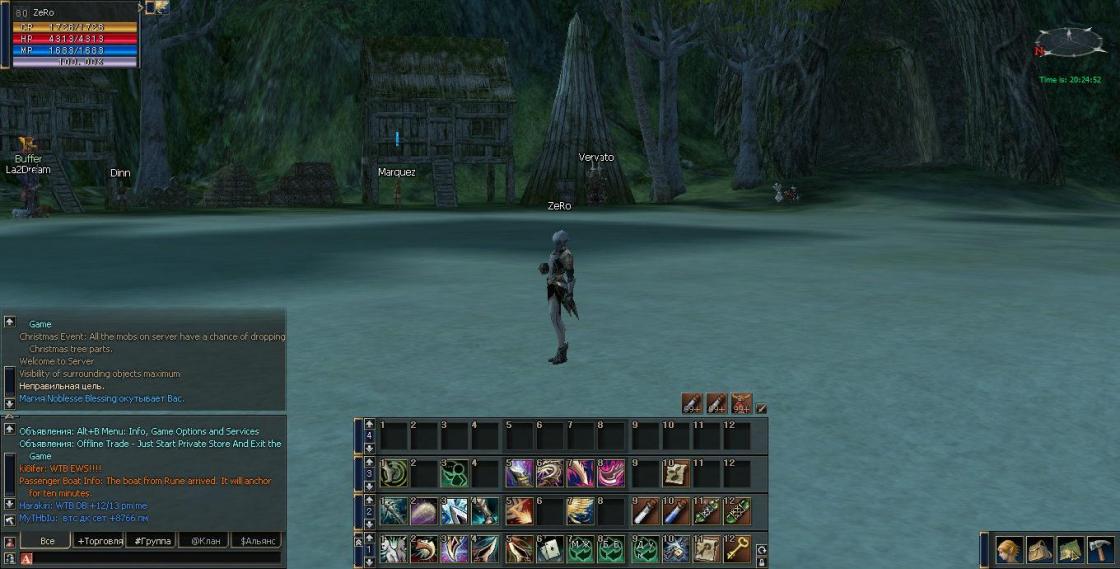Click the compass minimap
The image size is (1120, 569).
1069,42
